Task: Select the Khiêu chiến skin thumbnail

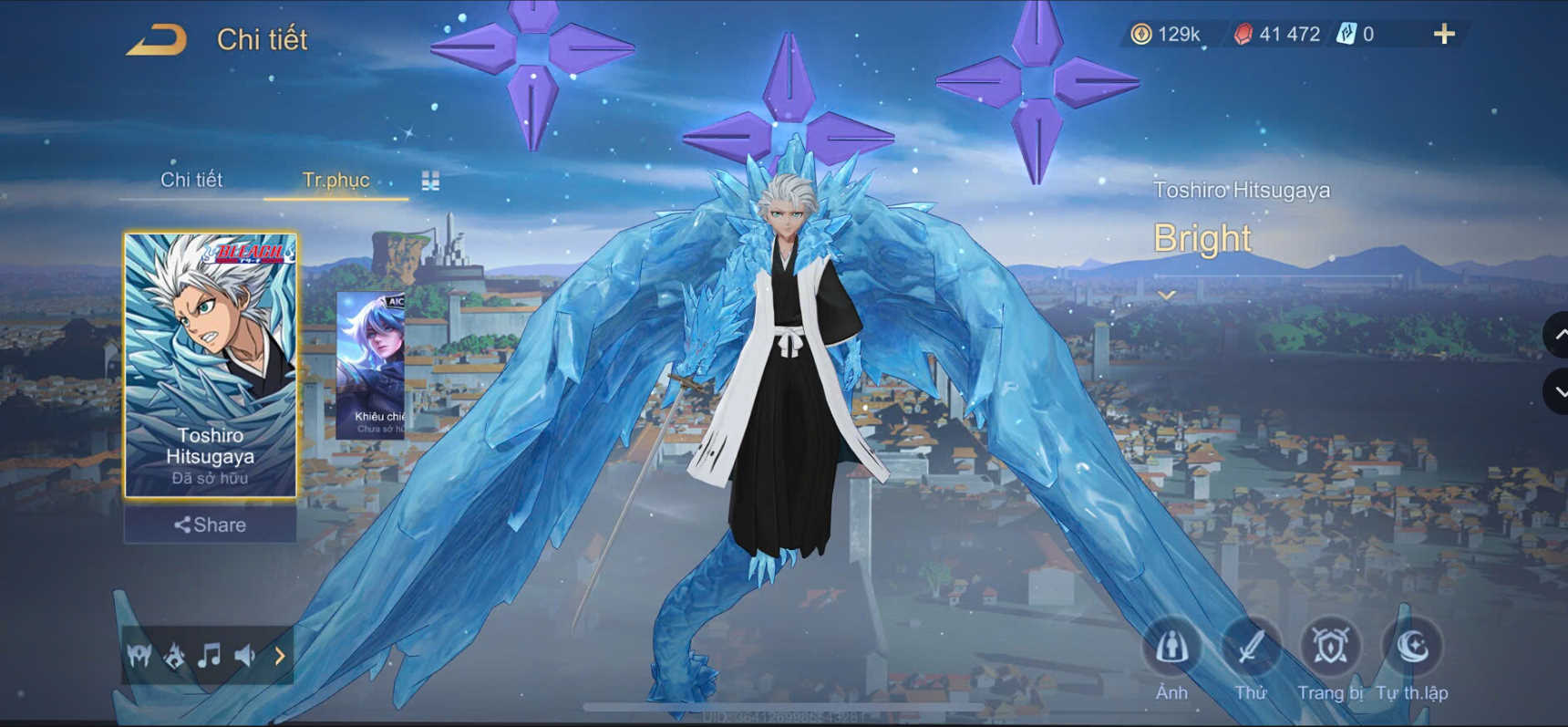Action: [x=372, y=365]
